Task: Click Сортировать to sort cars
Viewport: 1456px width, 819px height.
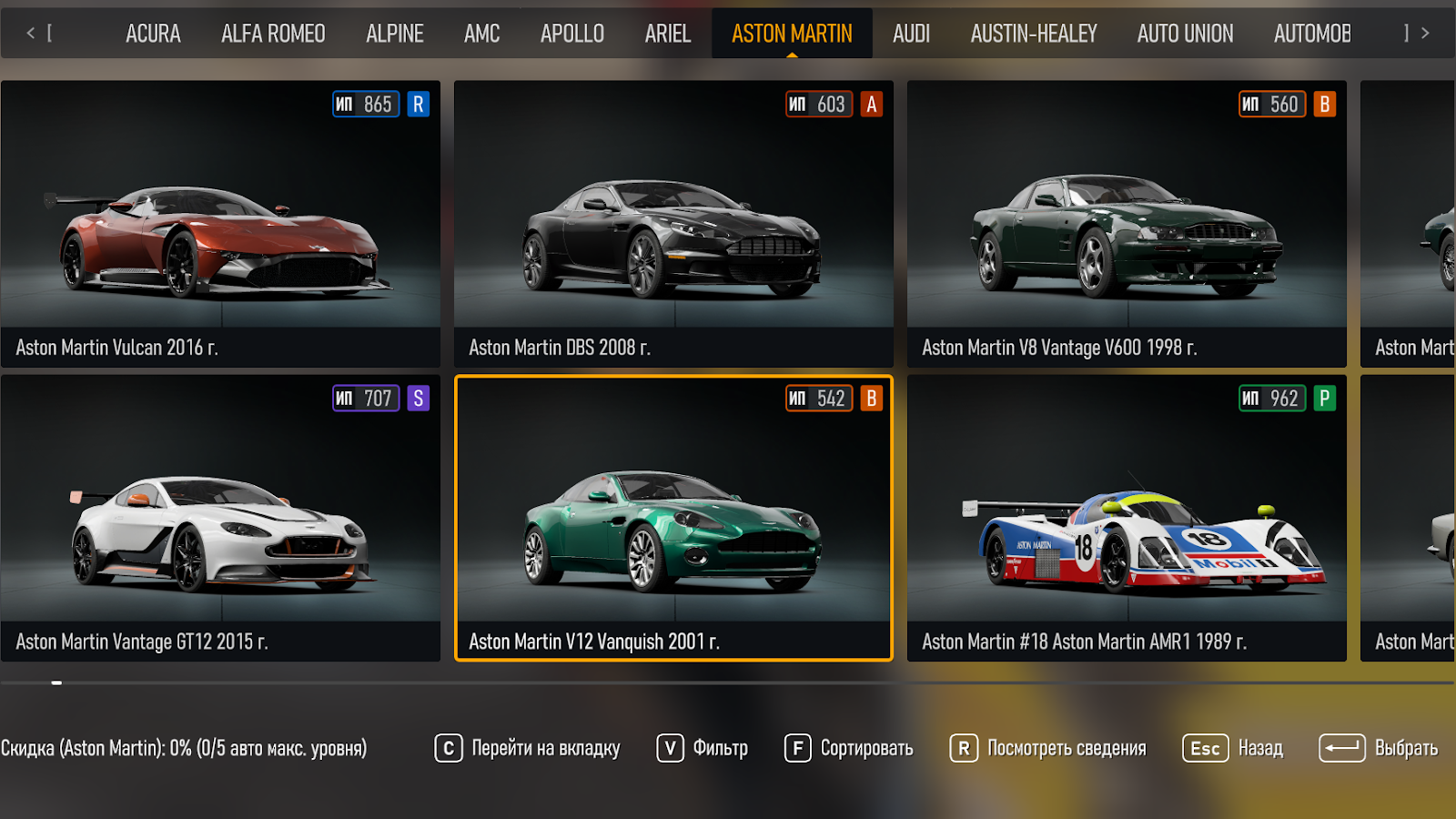Action: coord(849,748)
